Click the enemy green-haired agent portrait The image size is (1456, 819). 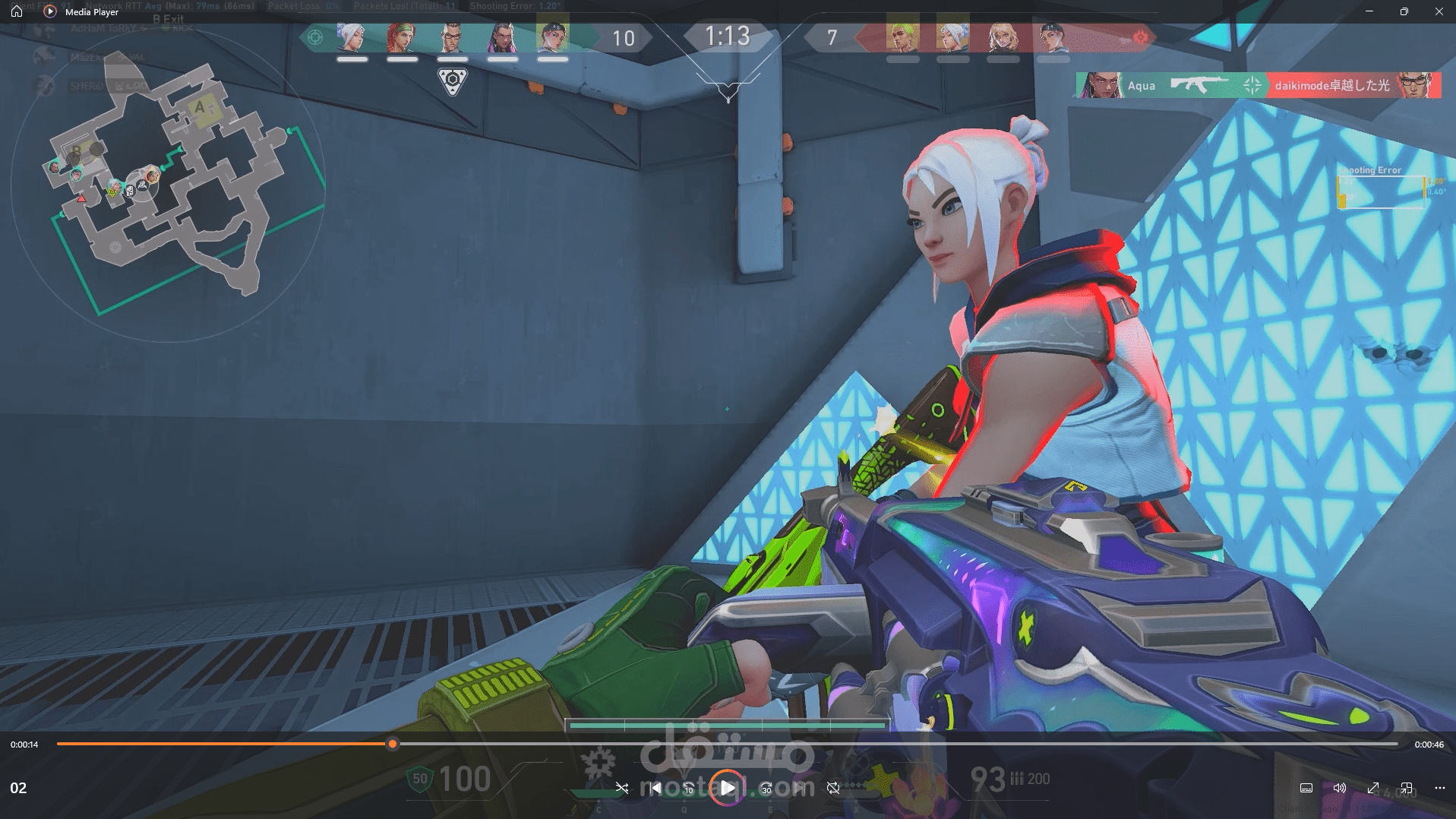902,37
